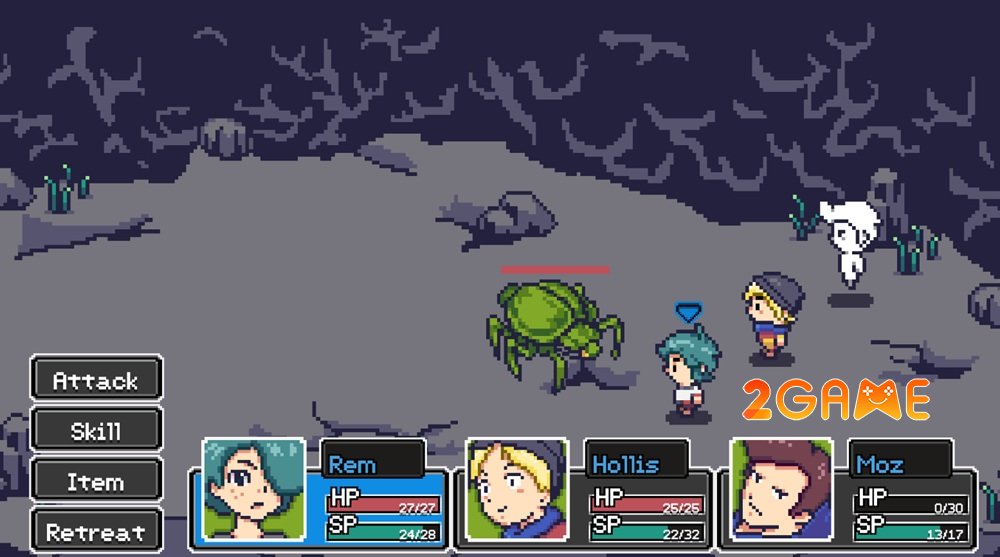Choose the Attack command
The image size is (1000, 557).
96,380
